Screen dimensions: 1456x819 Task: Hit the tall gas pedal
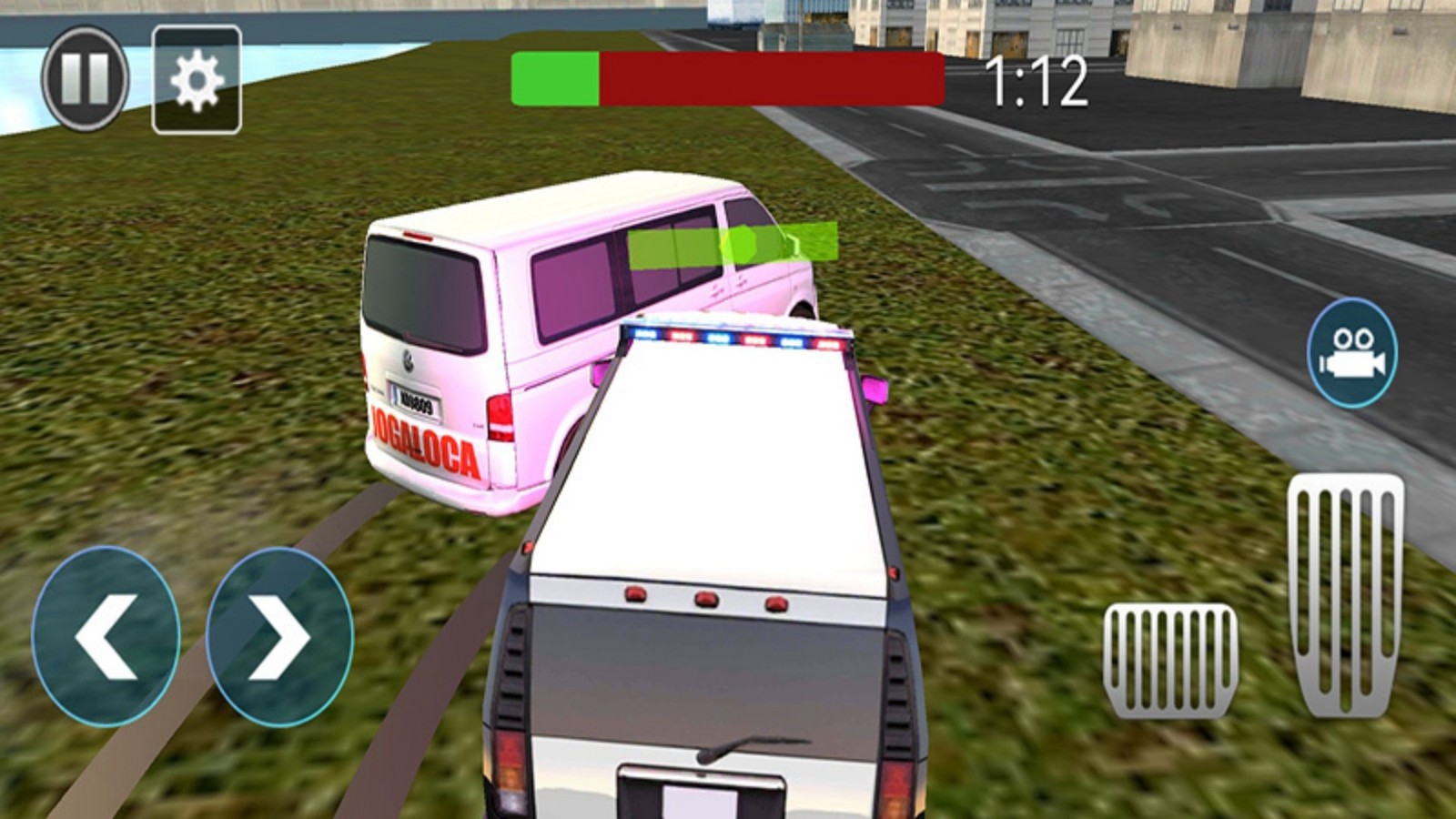click(1345, 596)
